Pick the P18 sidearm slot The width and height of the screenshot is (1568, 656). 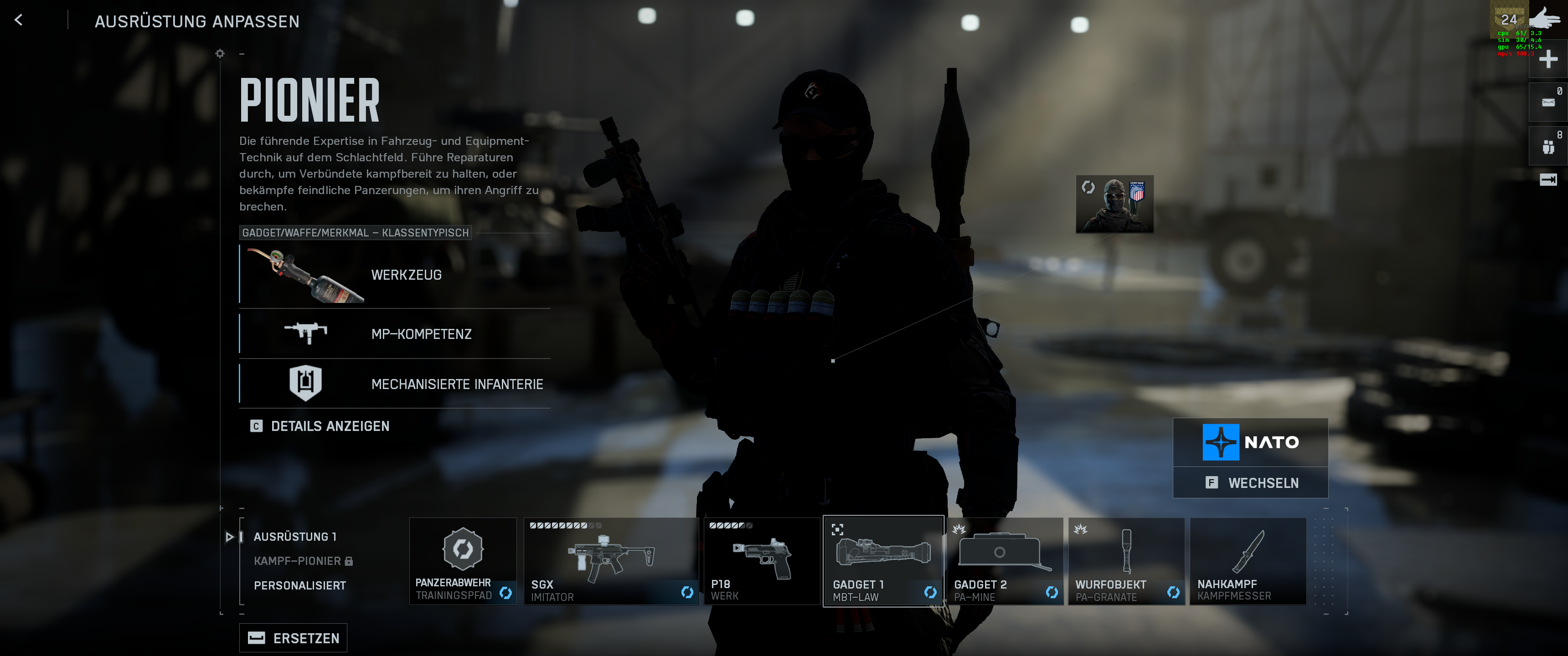pyautogui.click(x=762, y=560)
